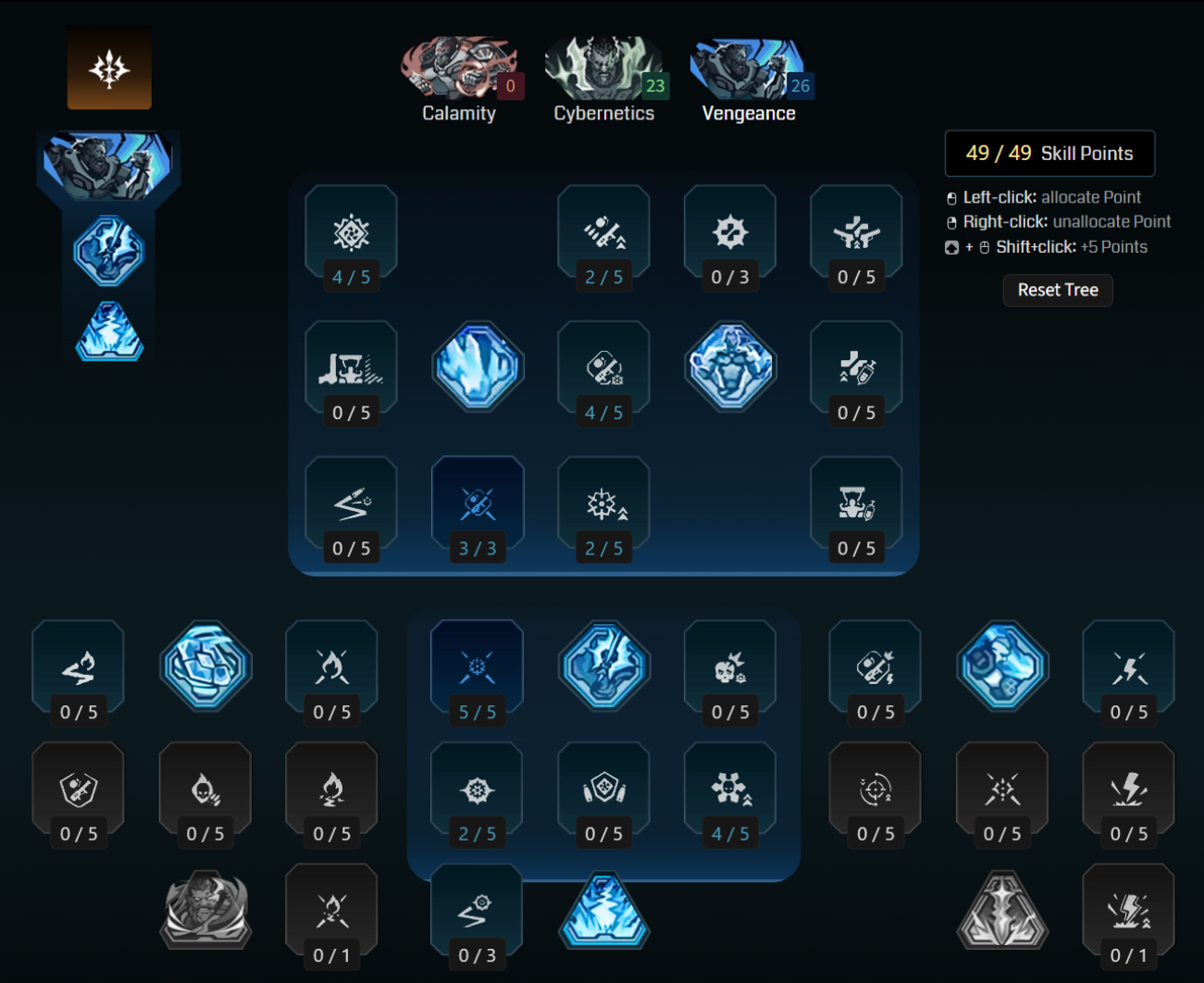Viewport: 1204px width, 983px height.
Task: Click the 2/5 turret skill at the top
Action: tap(603, 231)
